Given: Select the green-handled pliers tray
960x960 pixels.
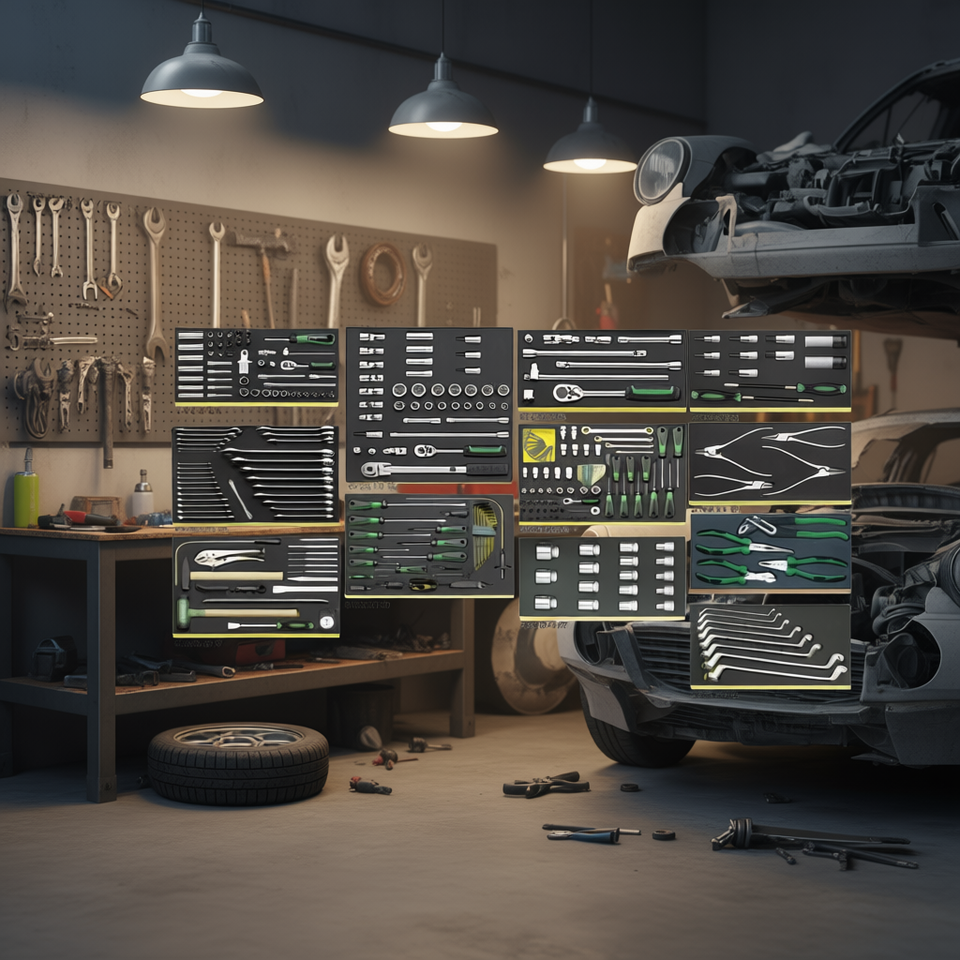Looking at the screenshot, I should coord(769,551).
